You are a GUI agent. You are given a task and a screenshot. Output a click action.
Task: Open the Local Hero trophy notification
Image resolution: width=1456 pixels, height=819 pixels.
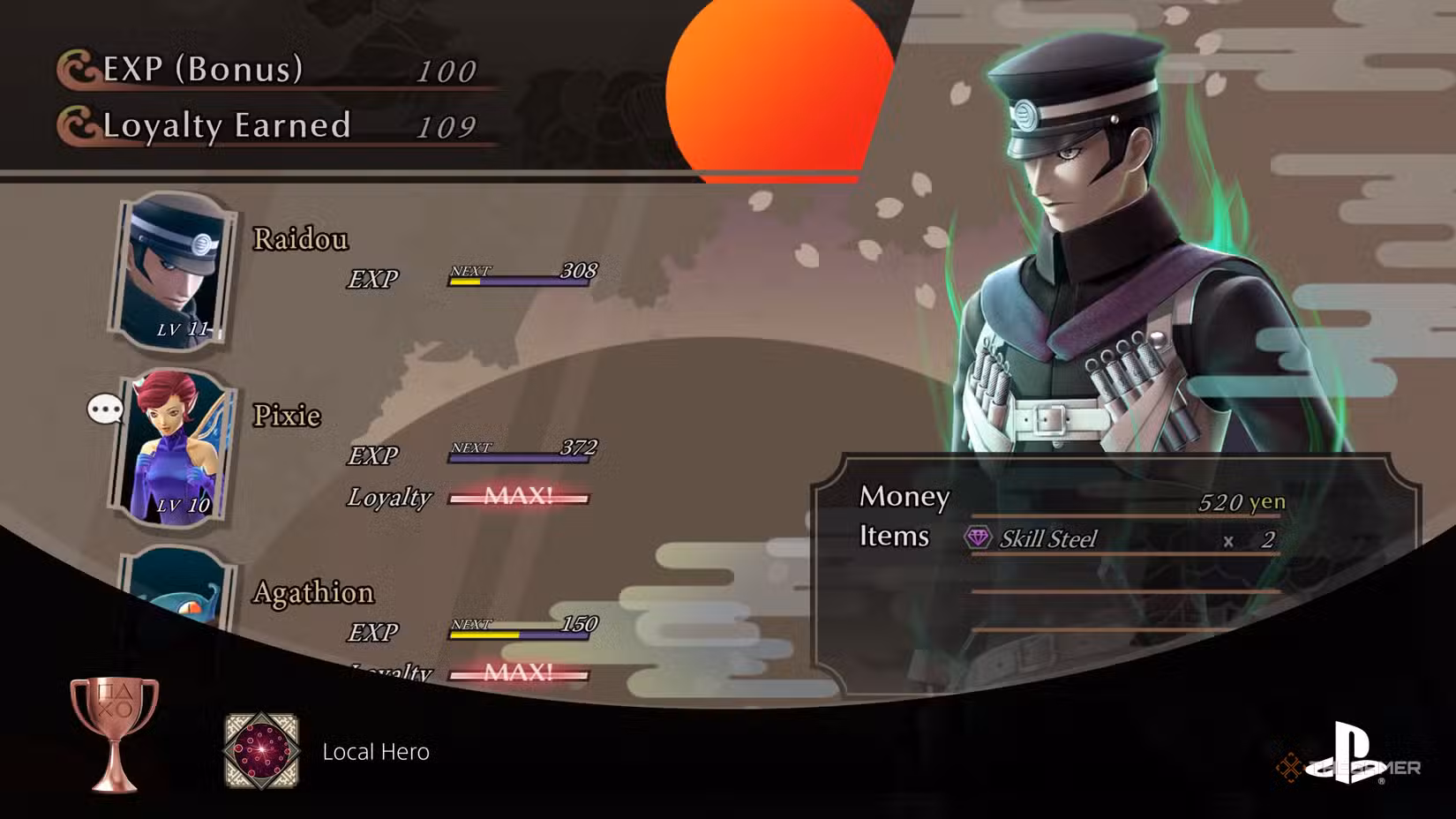tap(375, 752)
